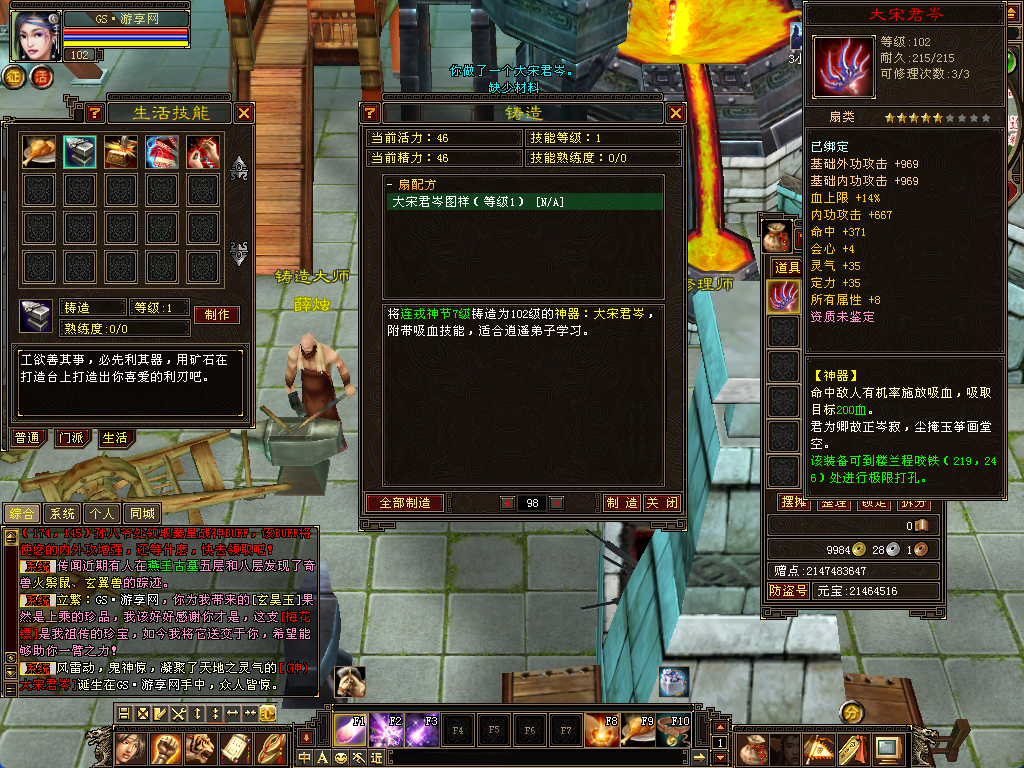Close the 铸造 window with the X
Viewport: 1024px width, 768px height.
(x=676, y=113)
